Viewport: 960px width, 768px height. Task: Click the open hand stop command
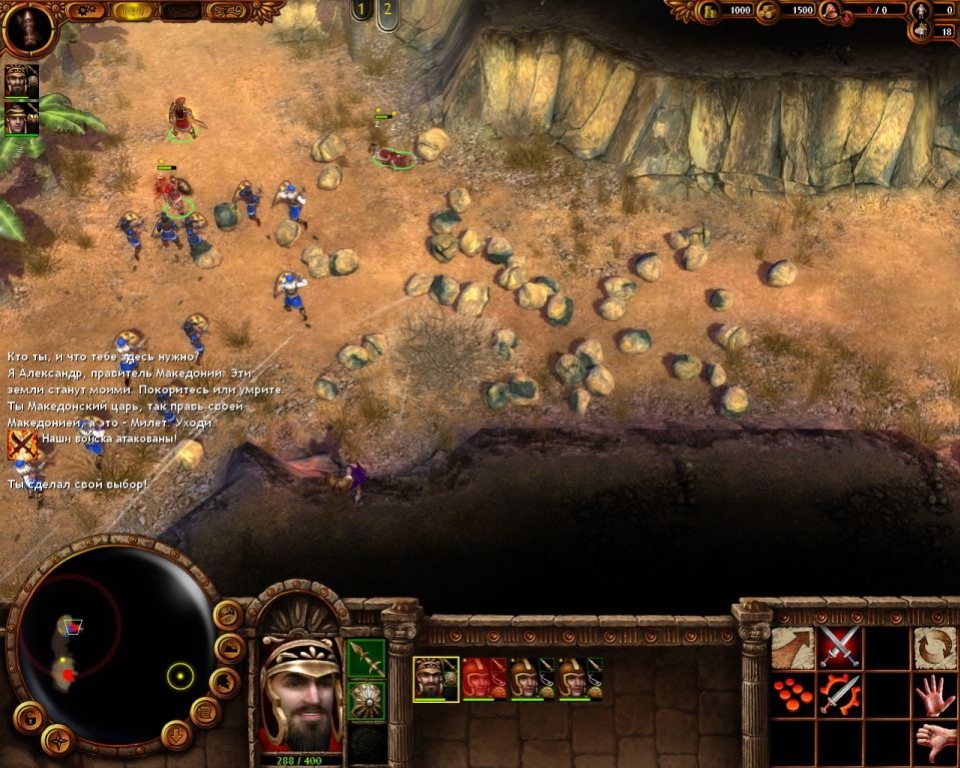pyautogui.click(x=934, y=695)
